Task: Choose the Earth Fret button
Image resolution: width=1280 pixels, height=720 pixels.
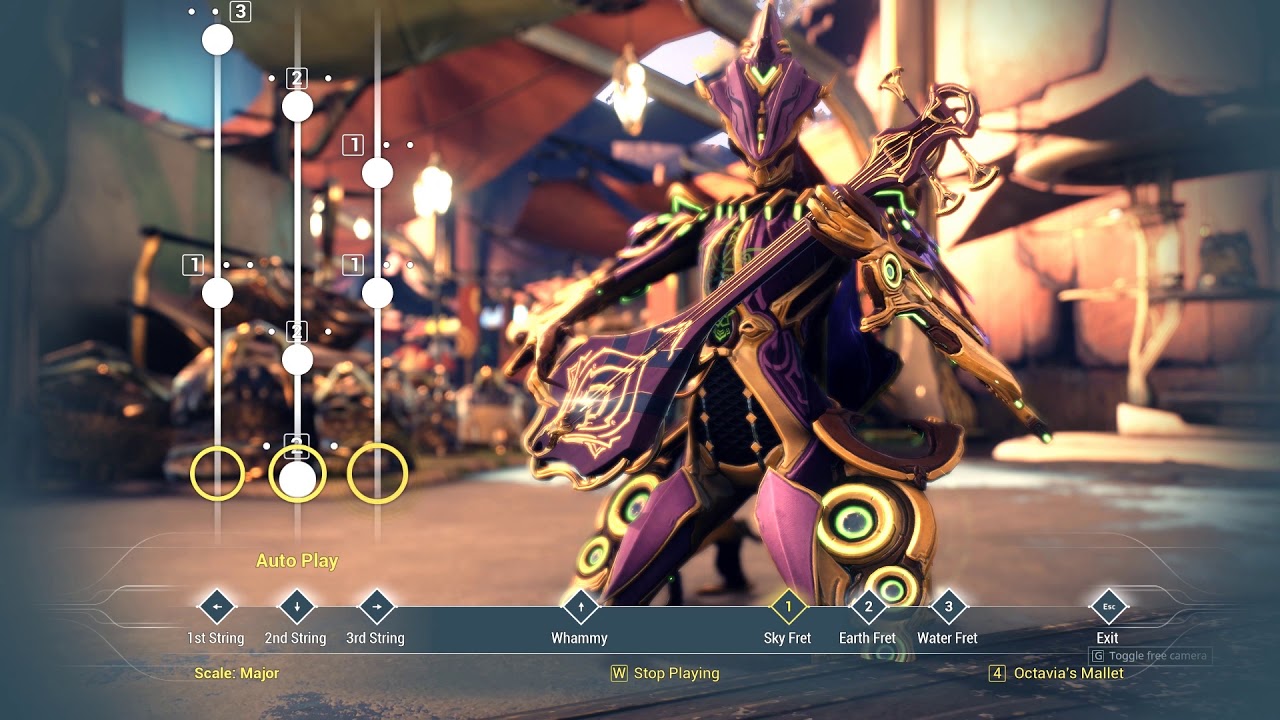Action: [x=868, y=607]
